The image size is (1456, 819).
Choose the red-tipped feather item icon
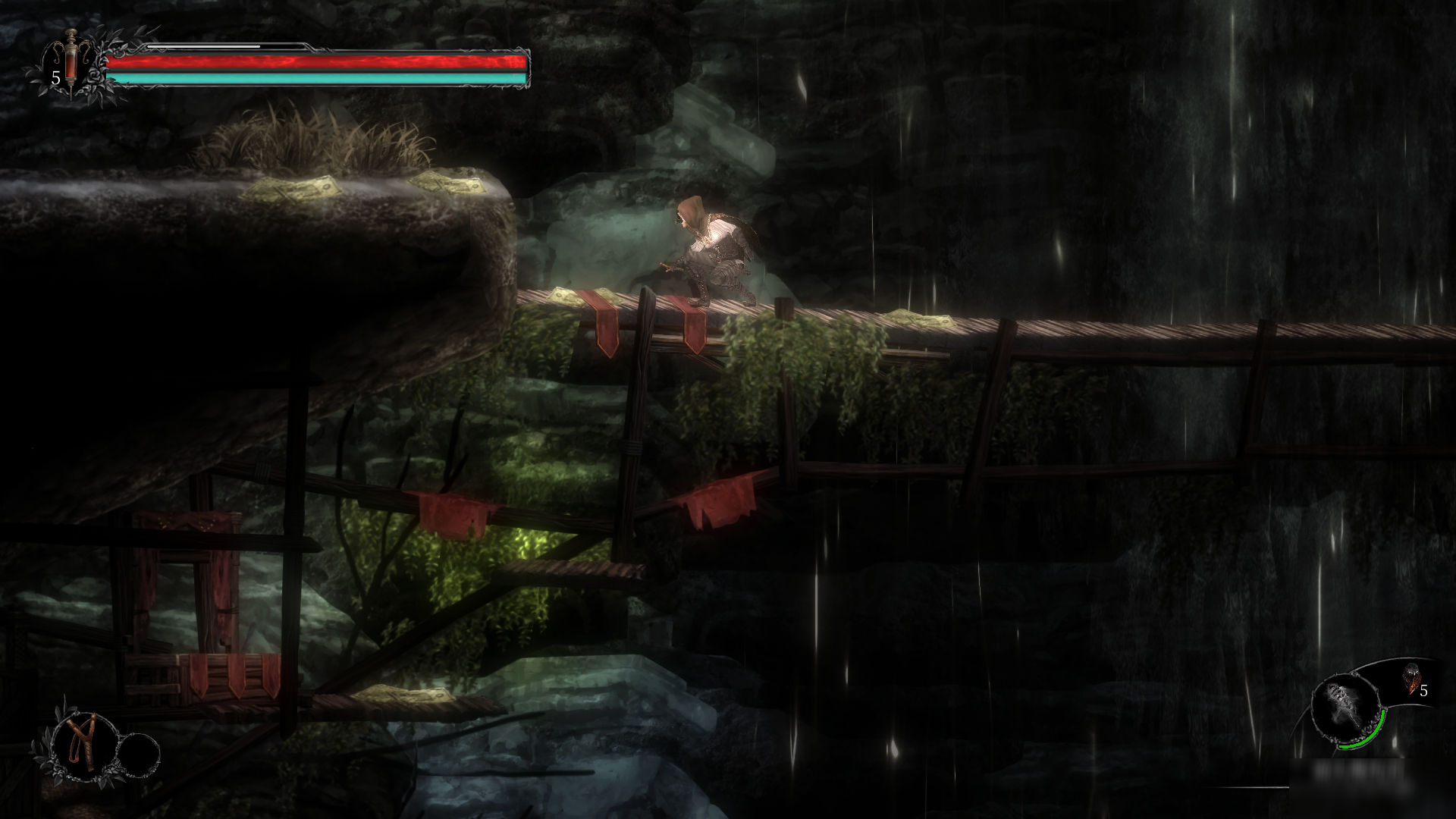coord(1410,679)
